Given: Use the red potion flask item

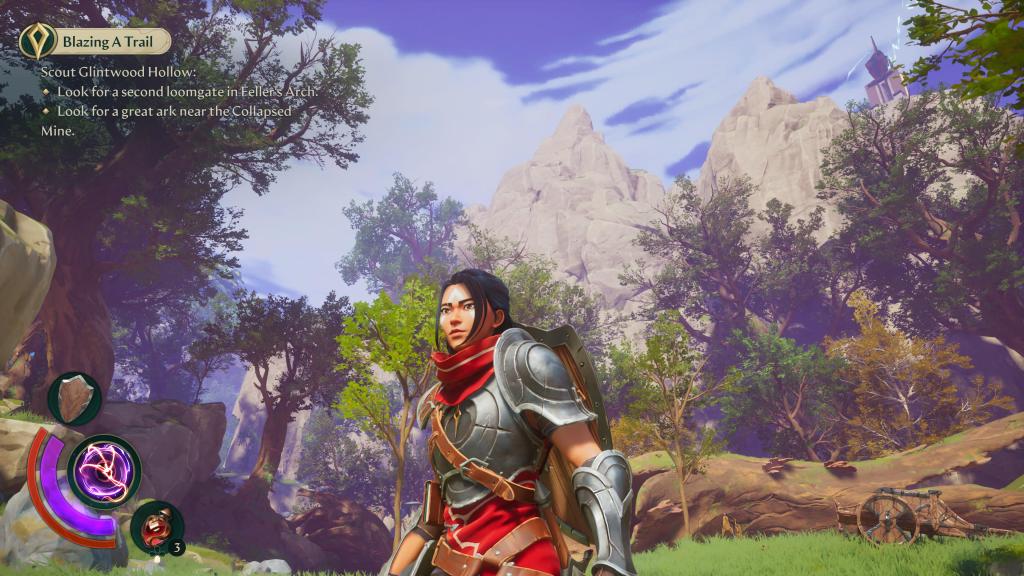Looking at the screenshot, I should point(157,525).
